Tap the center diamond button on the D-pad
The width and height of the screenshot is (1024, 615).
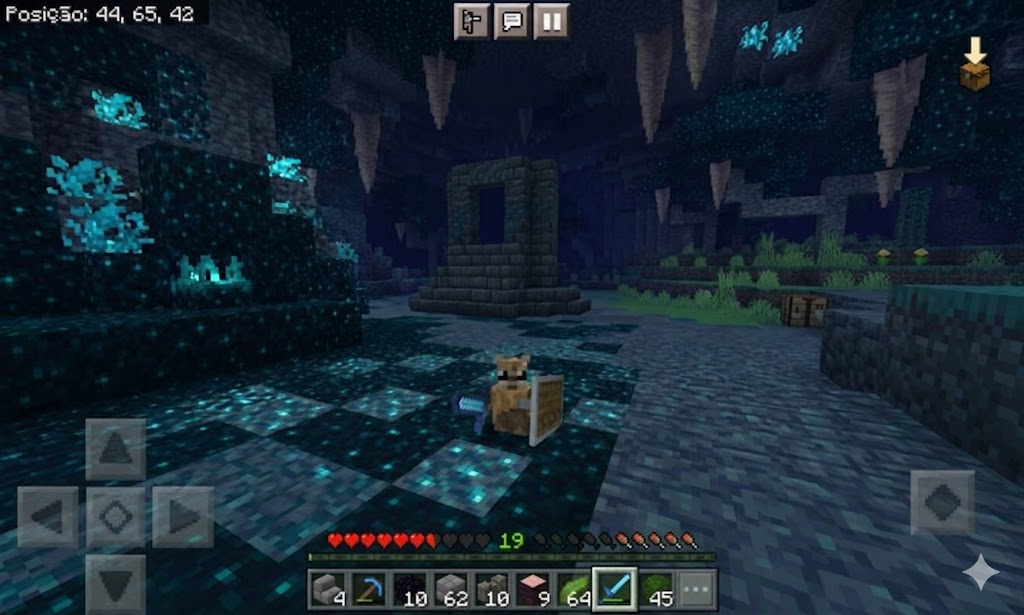point(115,517)
